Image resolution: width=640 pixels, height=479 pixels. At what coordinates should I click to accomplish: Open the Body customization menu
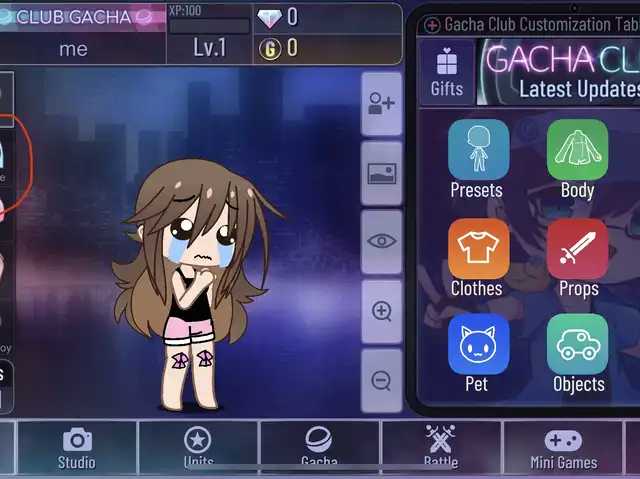(577, 158)
